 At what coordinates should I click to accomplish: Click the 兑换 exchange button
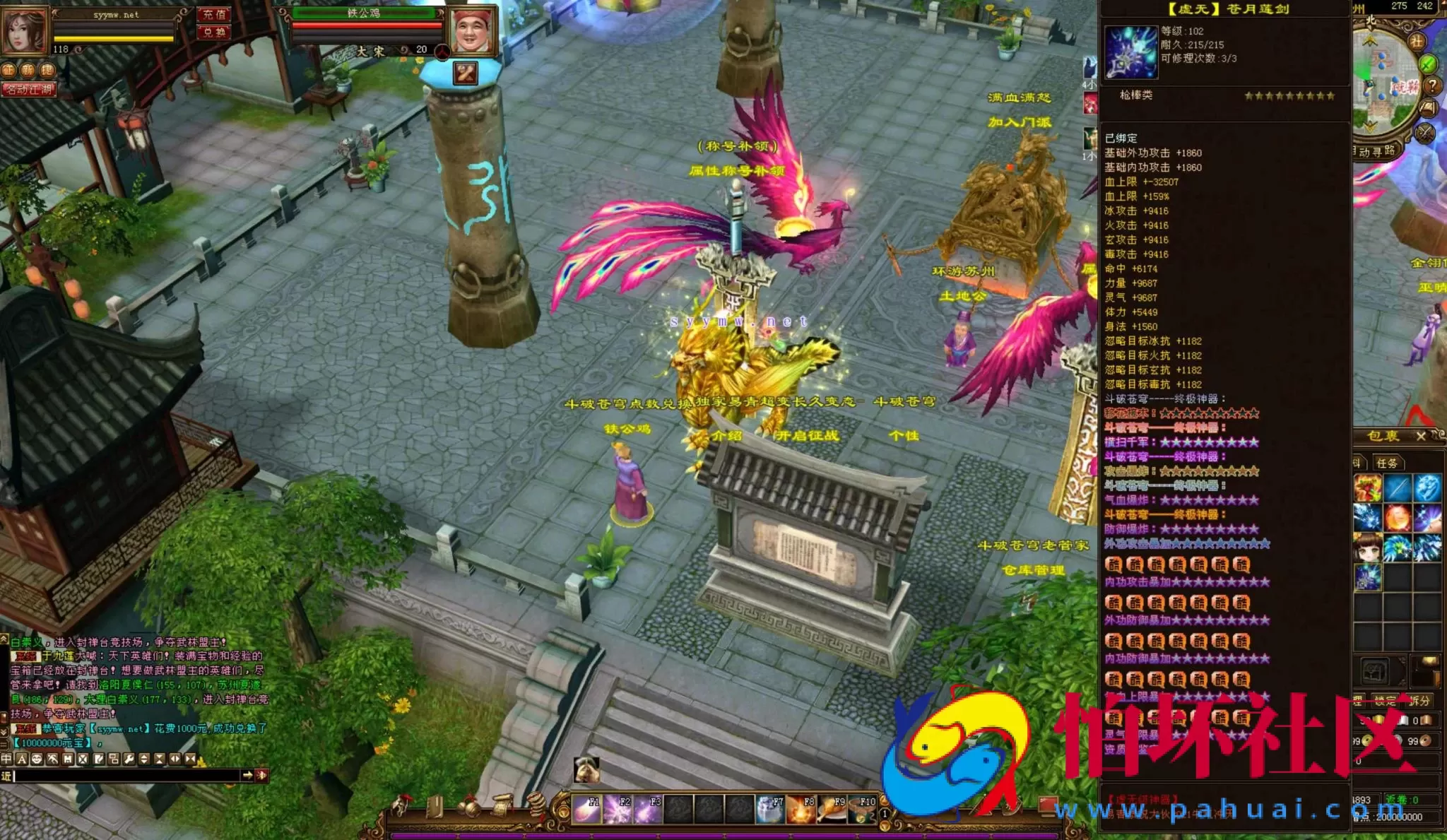(x=213, y=32)
